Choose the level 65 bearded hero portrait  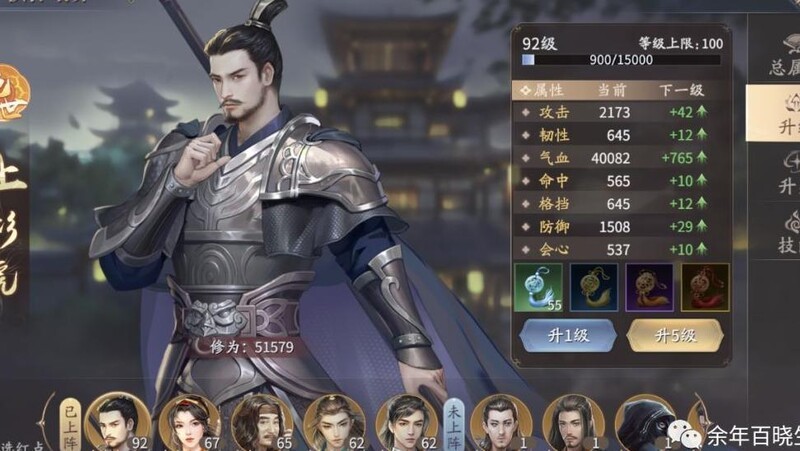click(x=262, y=421)
